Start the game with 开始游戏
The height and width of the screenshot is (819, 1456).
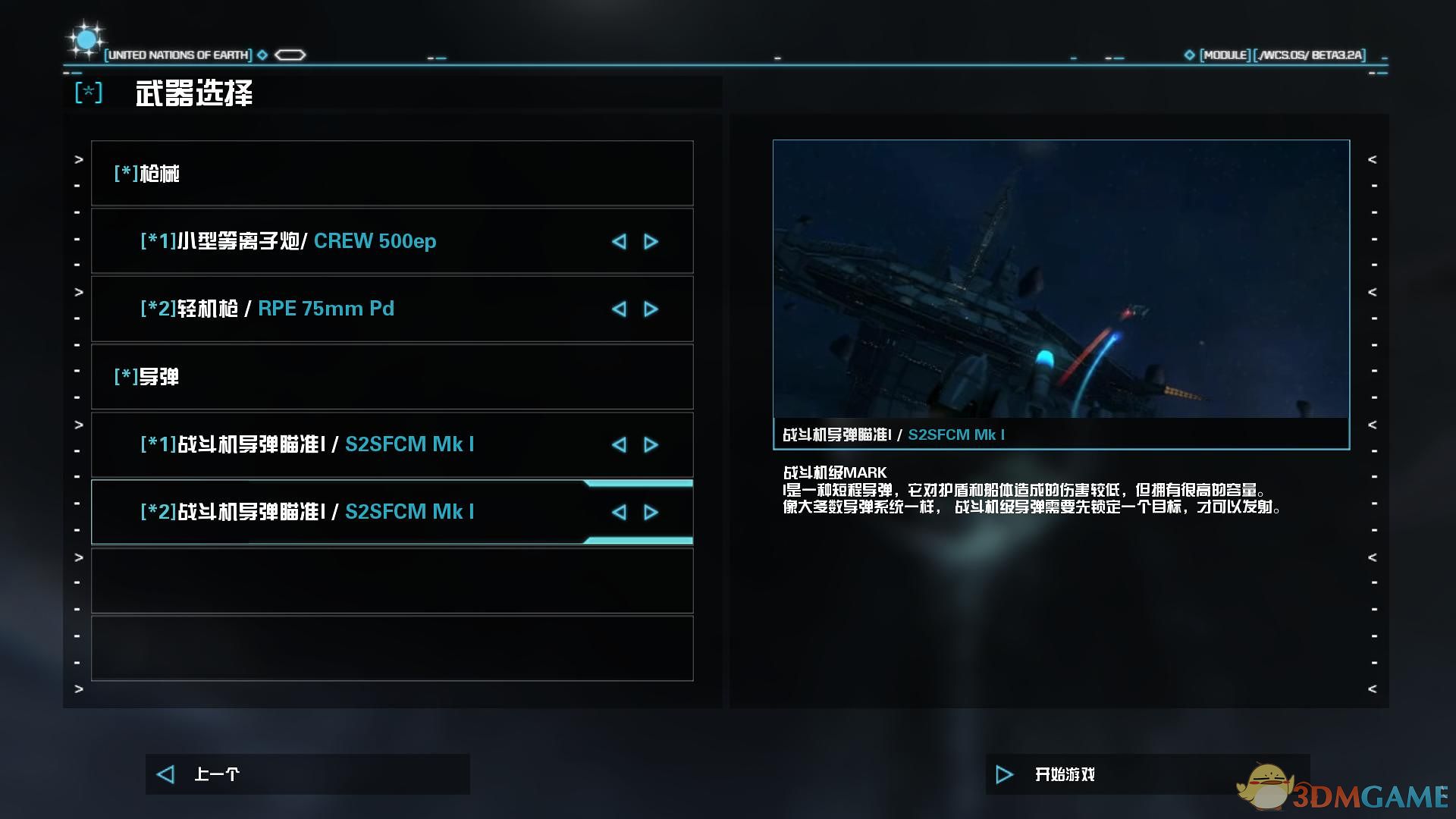(x=1147, y=774)
